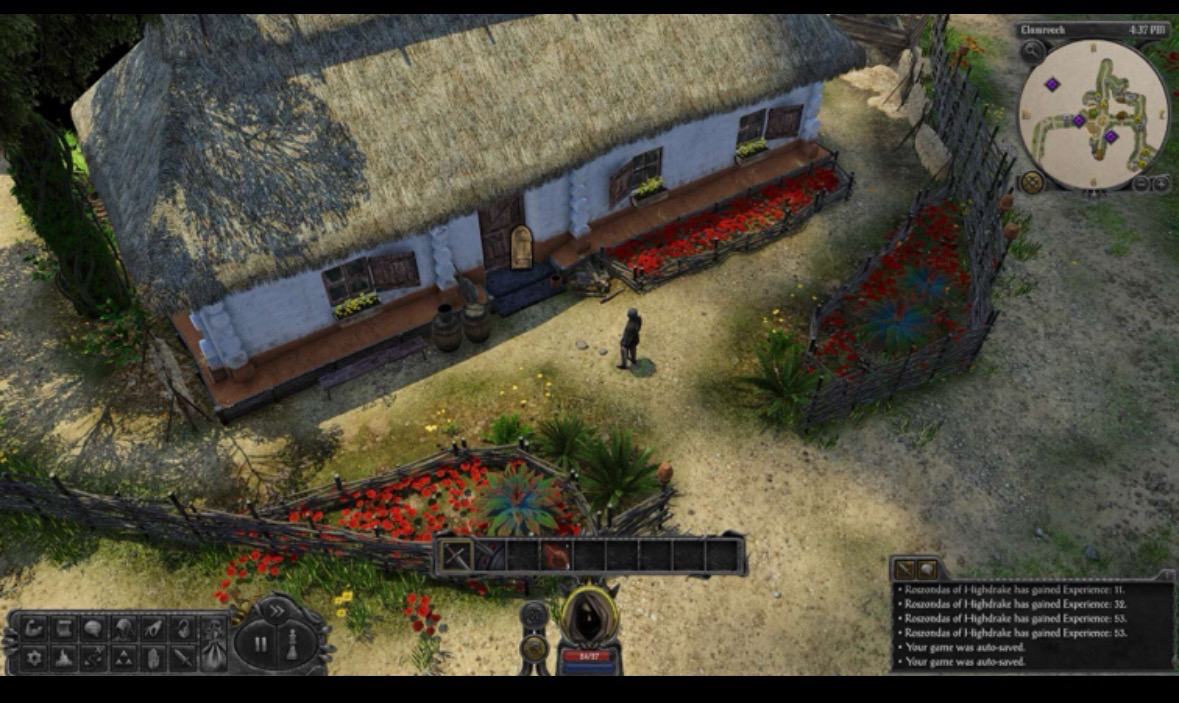Open the flexed arm character icon

click(35, 629)
